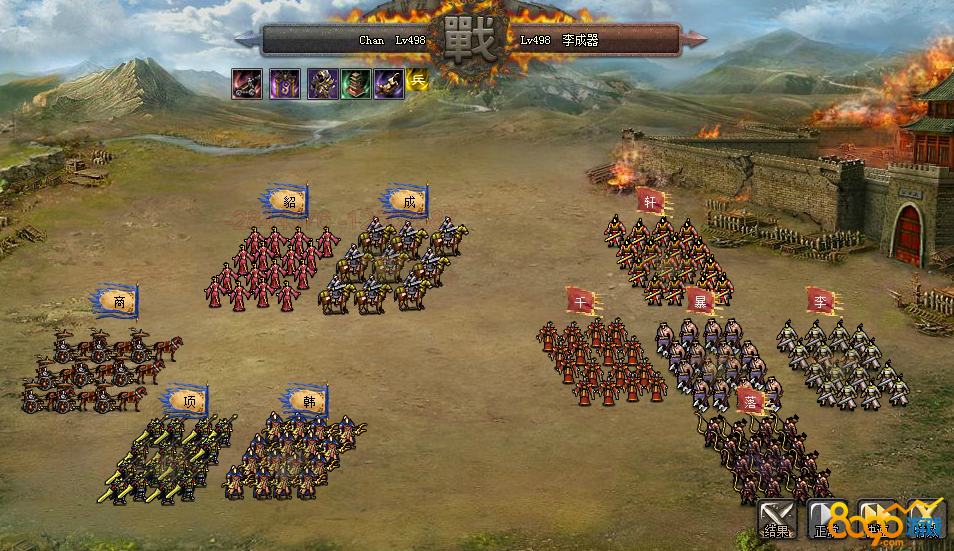Show the battle result (结果)
This screenshot has width=954, height=551.
pos(775,518)
